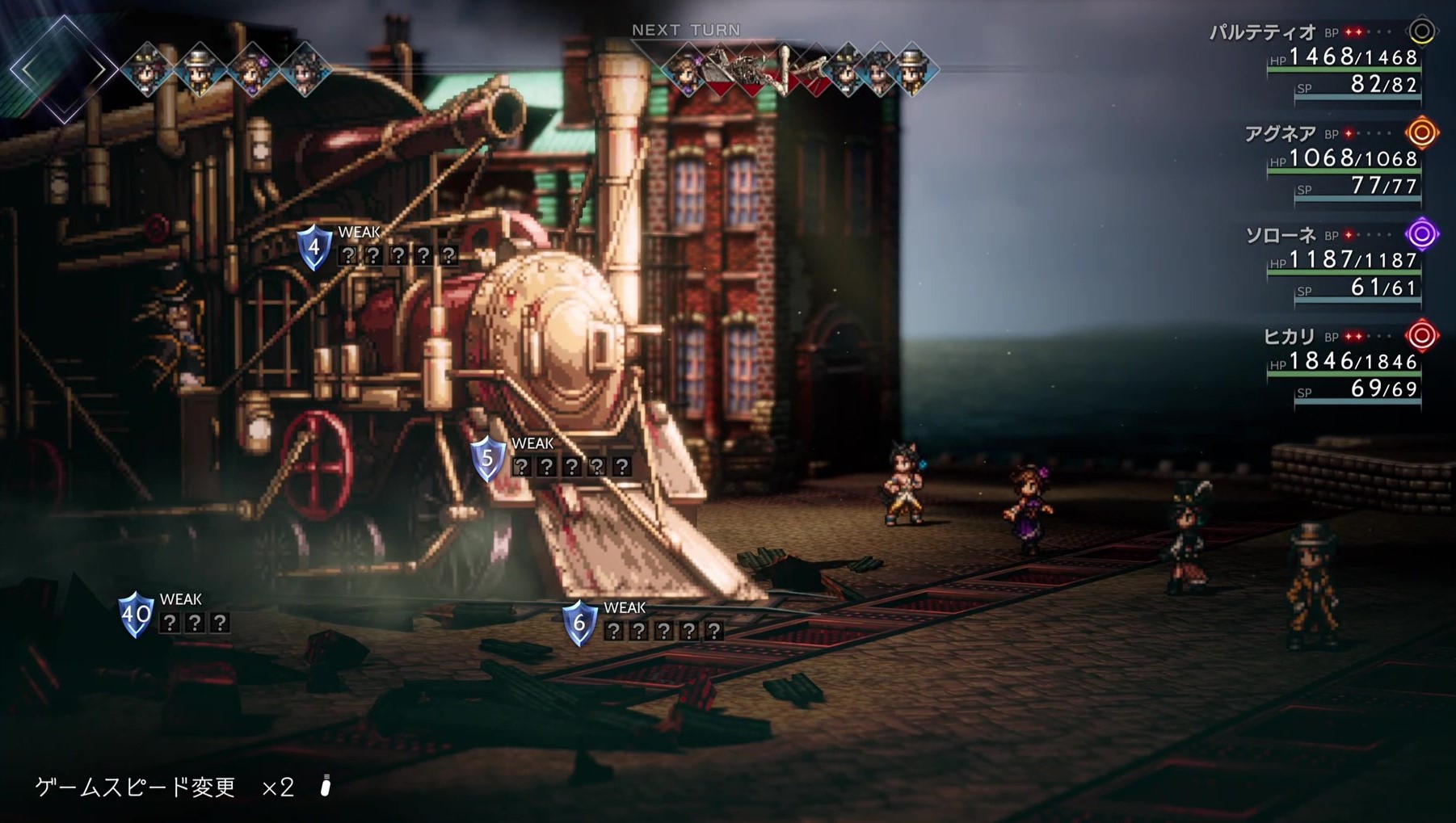
Task: Choose the enemy with shield count 6
Action: coord(579,623)
